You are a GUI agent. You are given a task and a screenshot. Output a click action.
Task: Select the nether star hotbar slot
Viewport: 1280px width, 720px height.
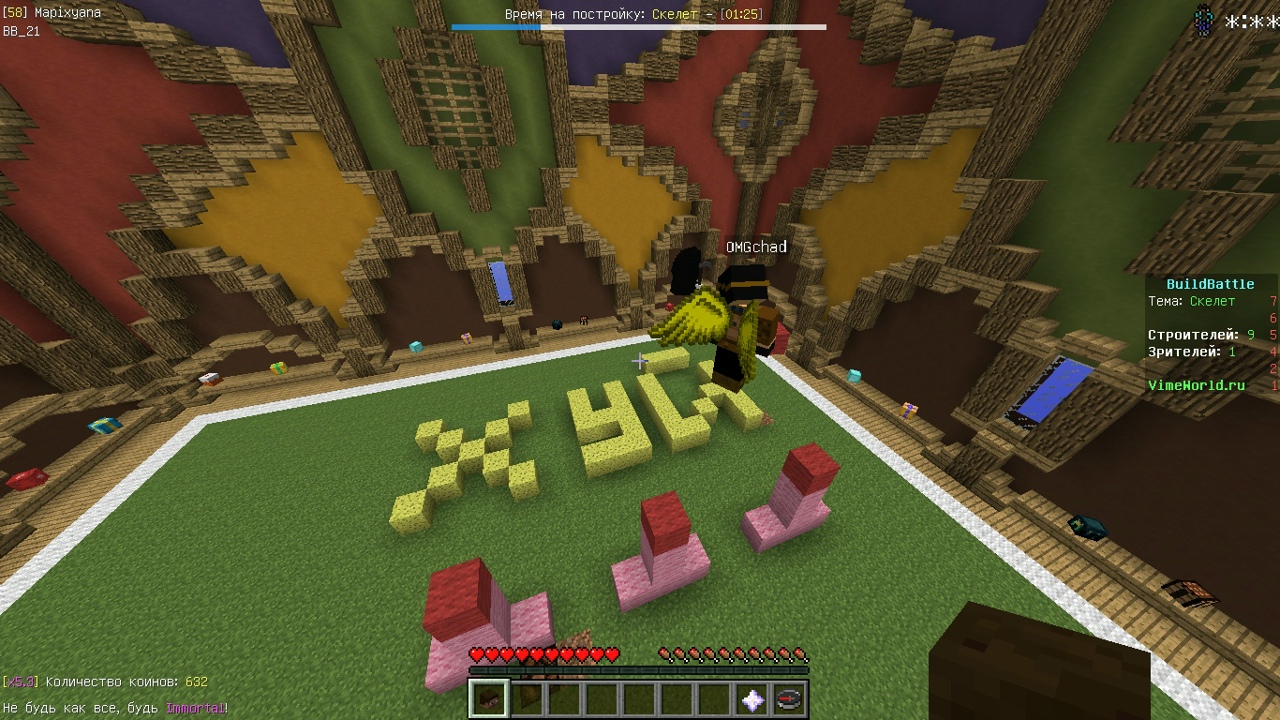pyautogui.click(x=752, y=699)
